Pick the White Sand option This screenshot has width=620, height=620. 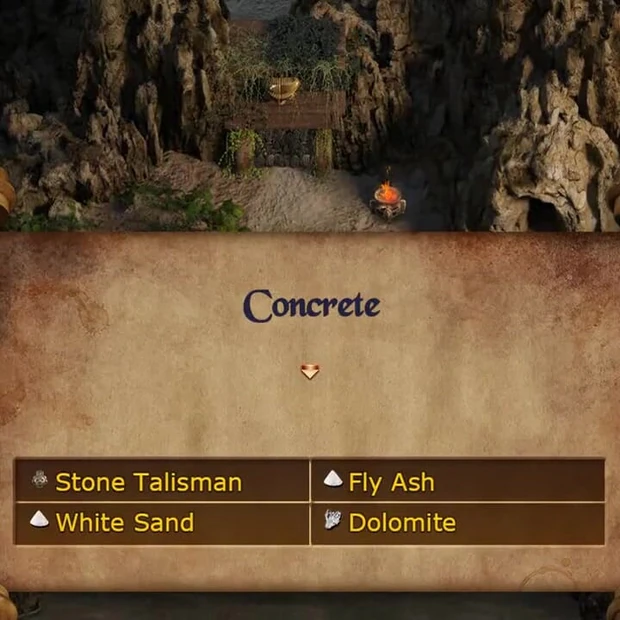coord(124,522)
